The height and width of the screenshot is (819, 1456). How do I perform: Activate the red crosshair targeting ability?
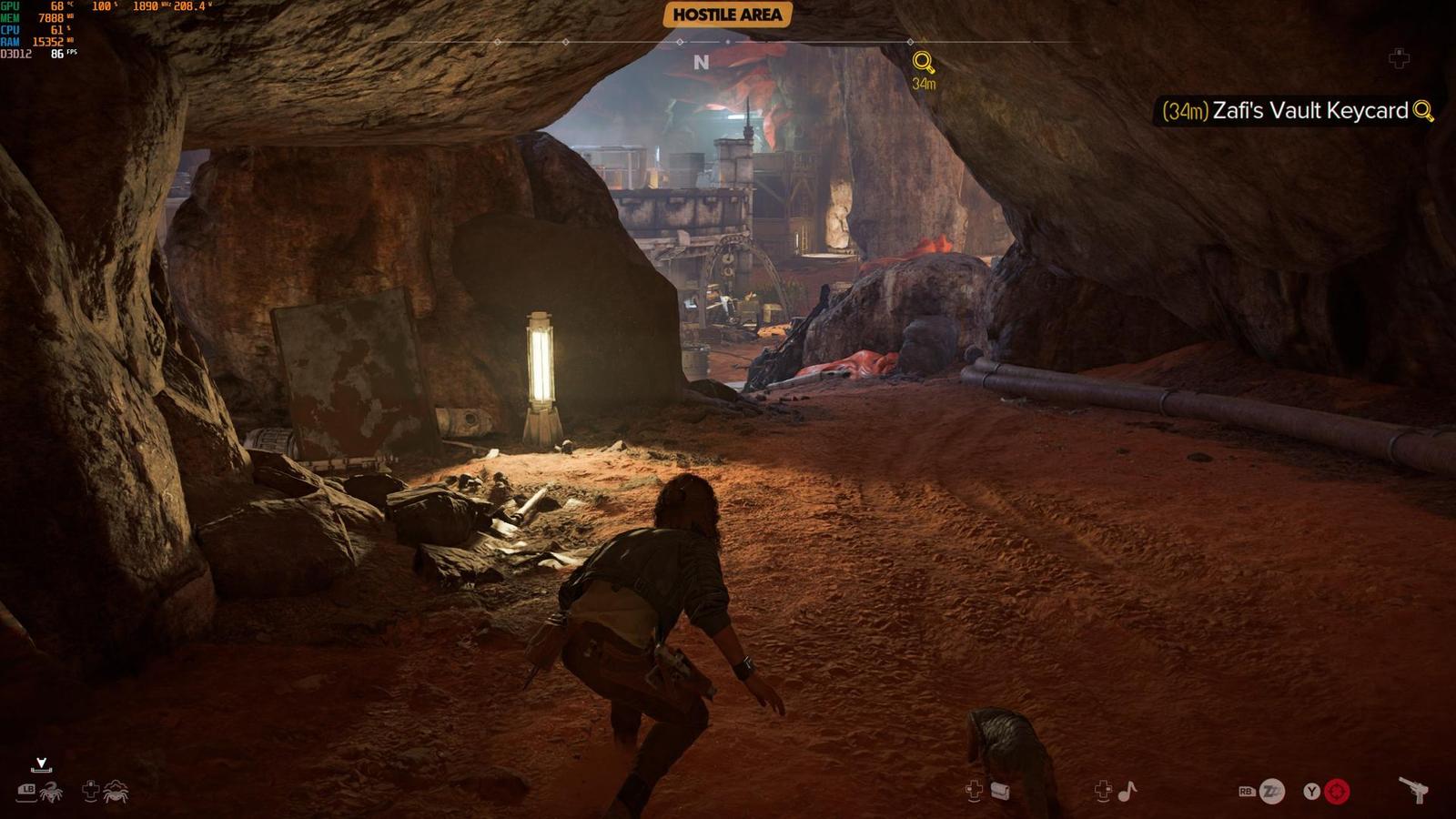(x=1337, y=792)
